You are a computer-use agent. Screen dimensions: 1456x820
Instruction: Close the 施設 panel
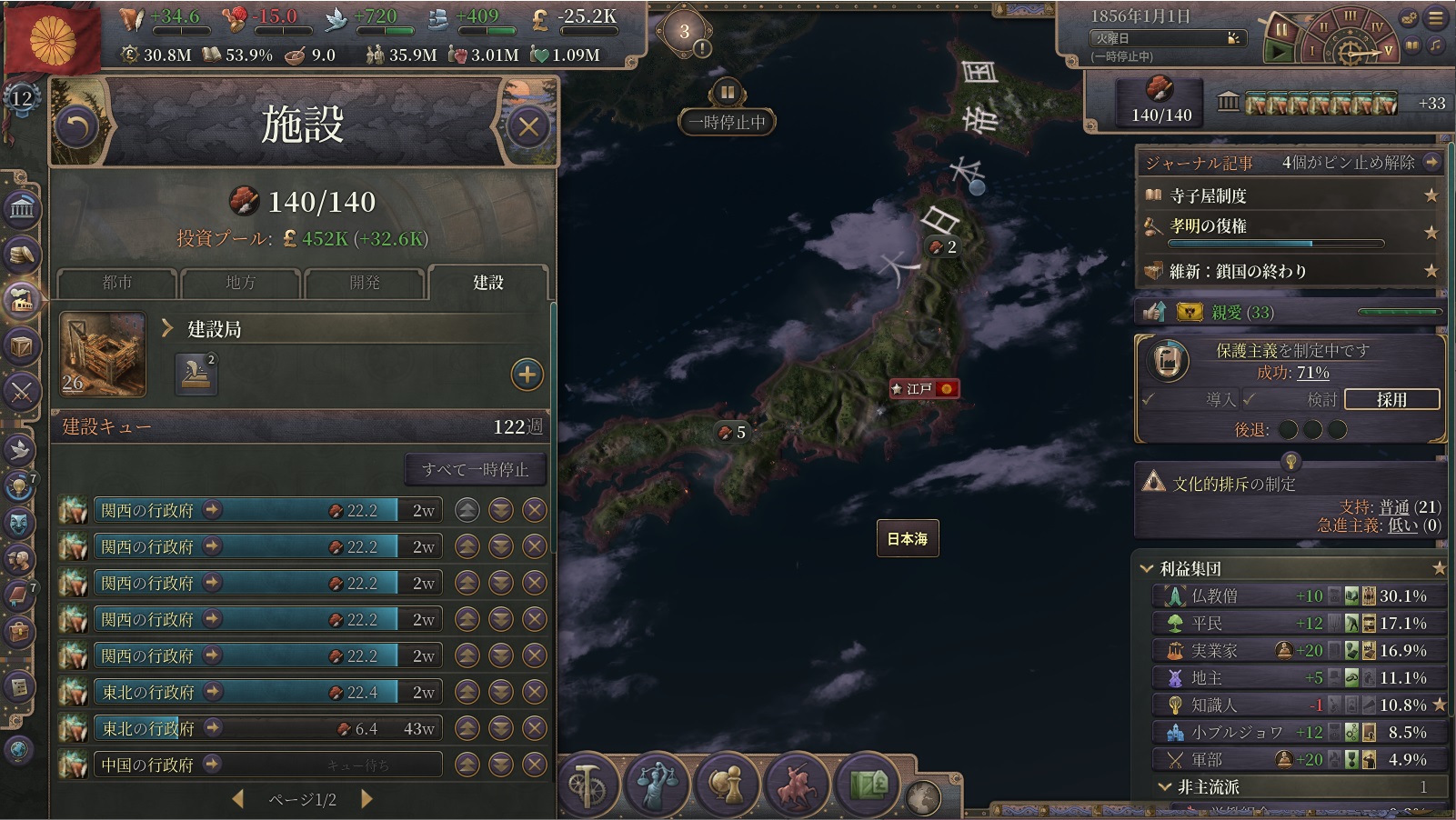[x=528, y=127]
